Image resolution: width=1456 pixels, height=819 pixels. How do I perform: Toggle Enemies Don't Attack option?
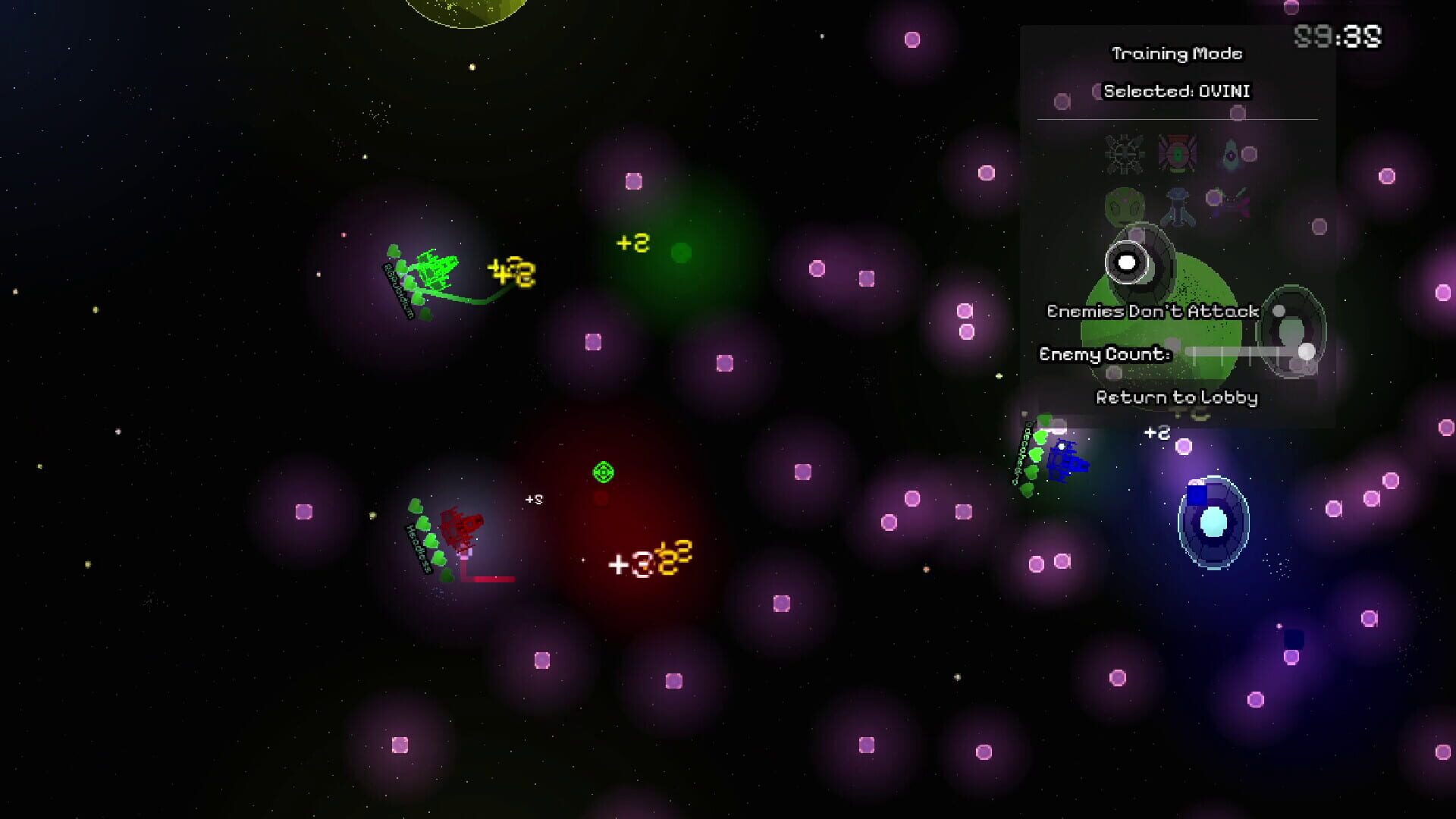(1152, 311)
